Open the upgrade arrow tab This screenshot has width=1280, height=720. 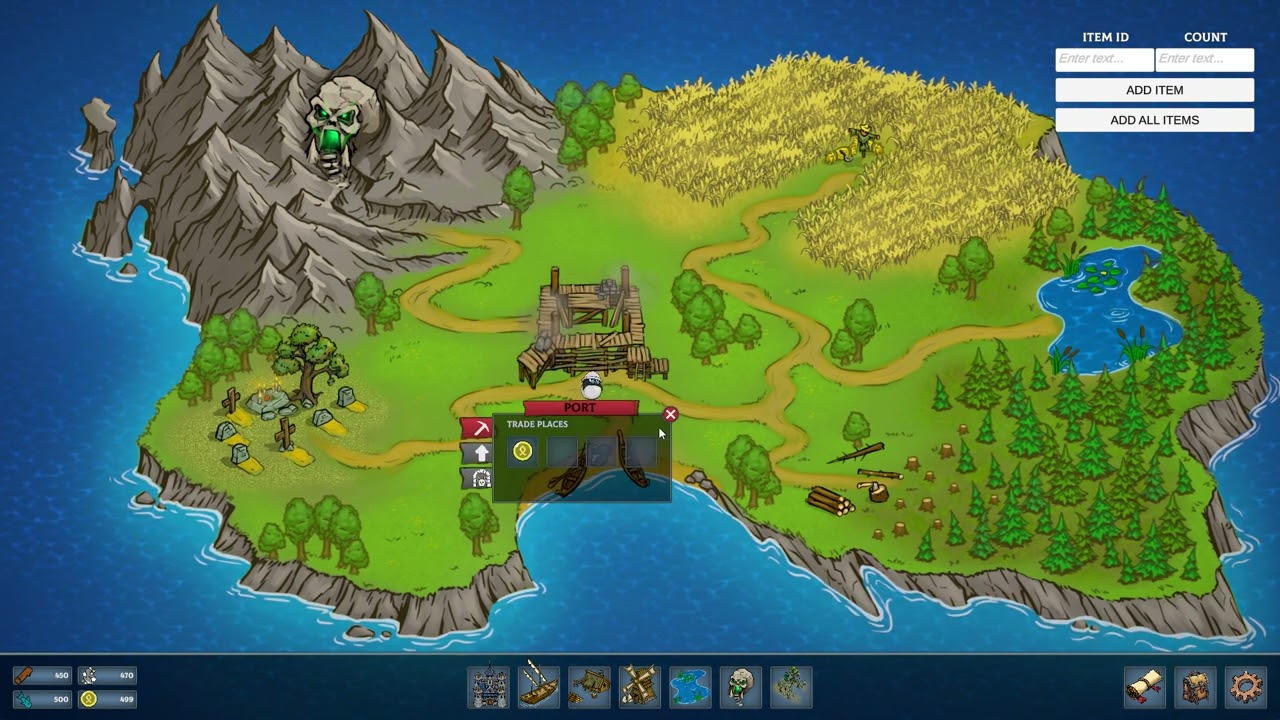[480, 453]
